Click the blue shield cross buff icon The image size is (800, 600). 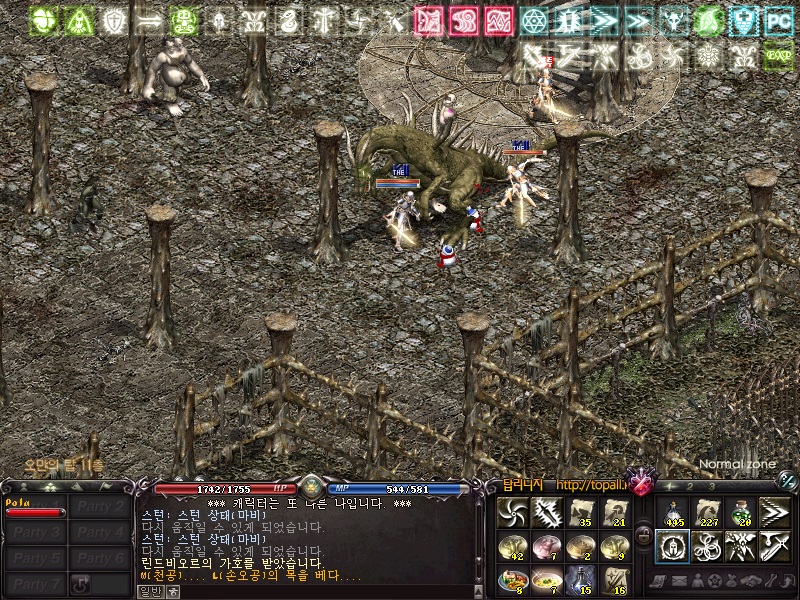741,20
